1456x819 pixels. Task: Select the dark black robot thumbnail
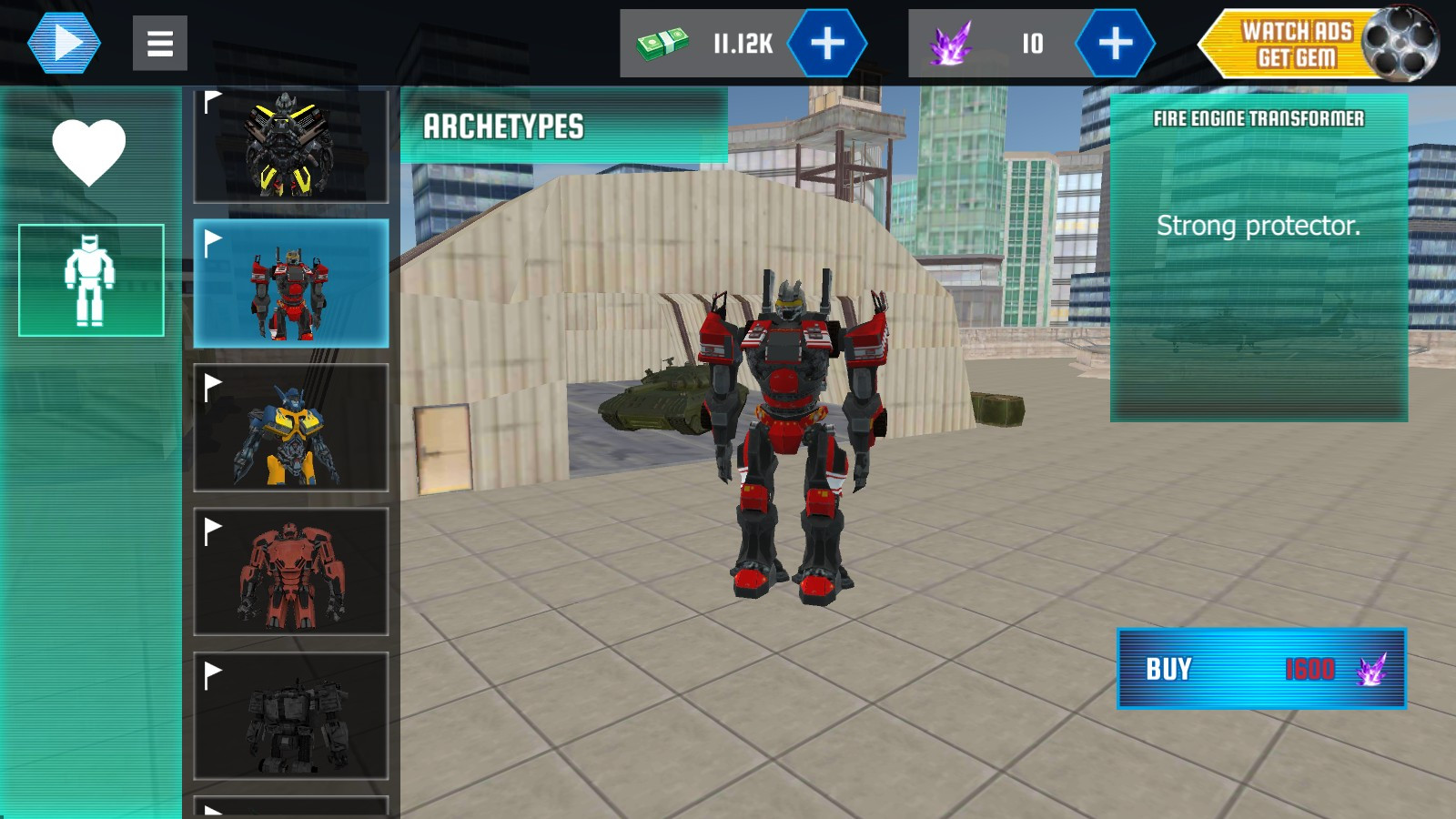coord(290,716)
